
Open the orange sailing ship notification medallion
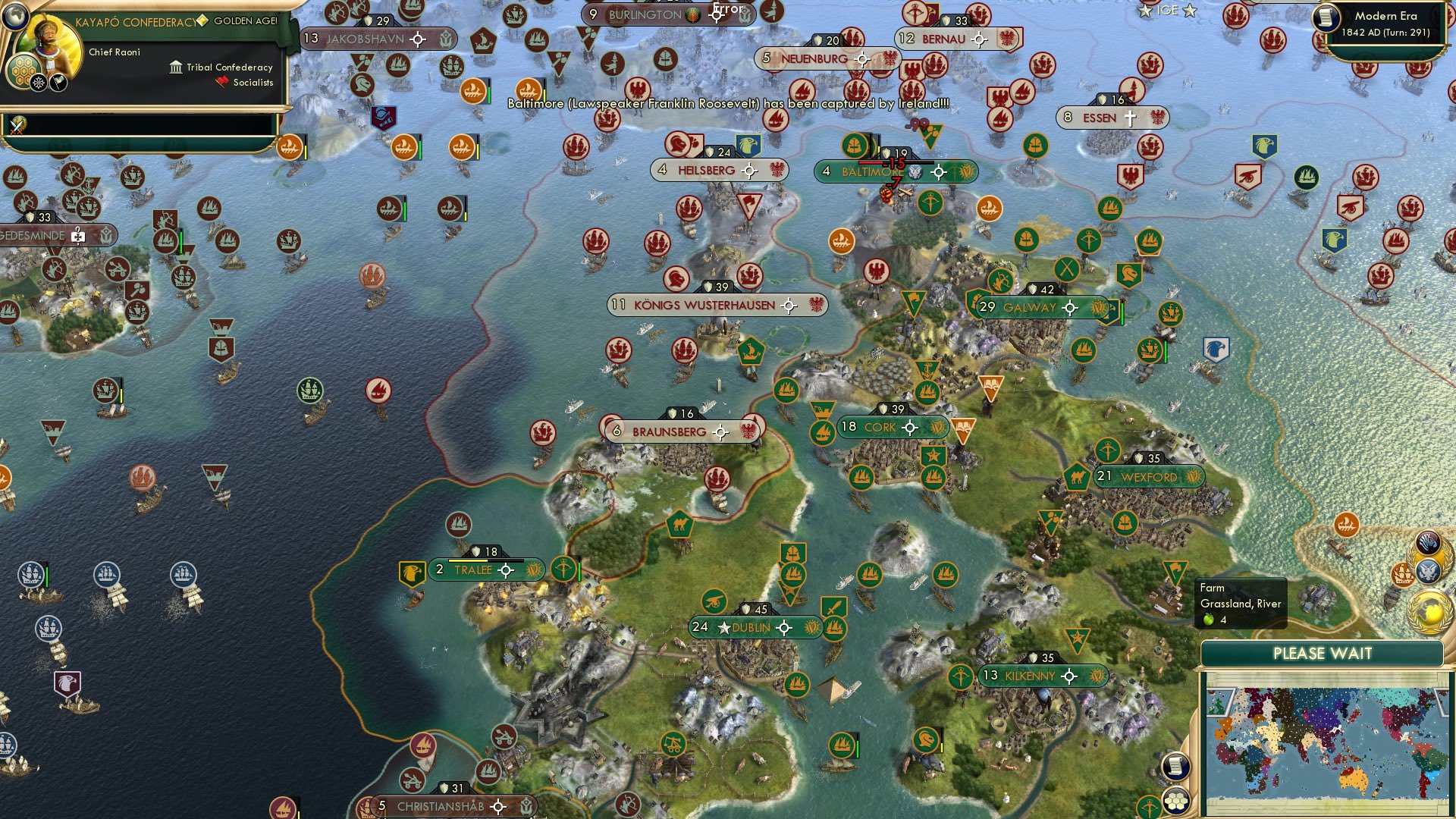pos(1404,573)
